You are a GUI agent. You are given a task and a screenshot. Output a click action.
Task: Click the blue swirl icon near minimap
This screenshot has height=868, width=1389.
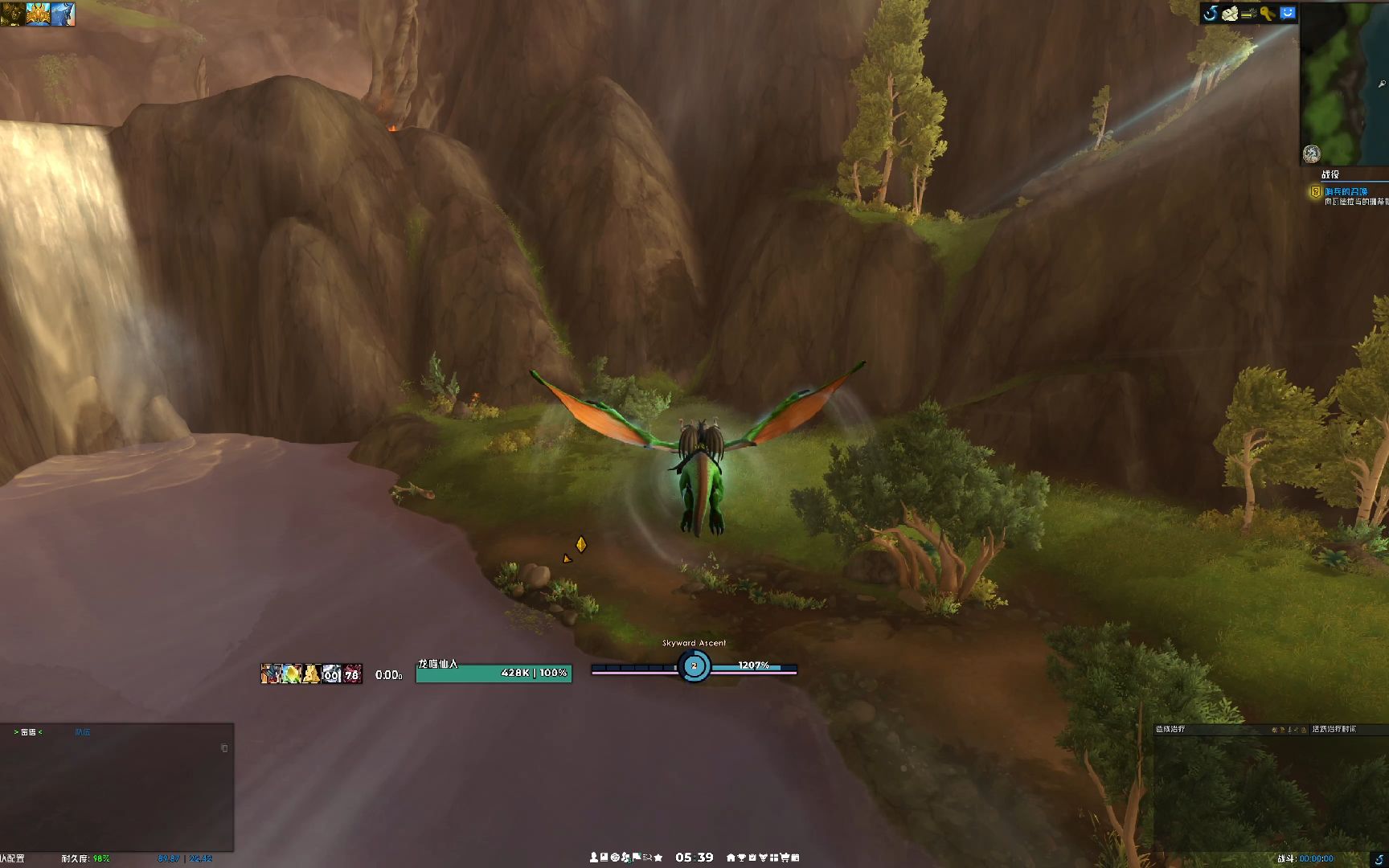pyautogui.click(x=1211, y=13)
